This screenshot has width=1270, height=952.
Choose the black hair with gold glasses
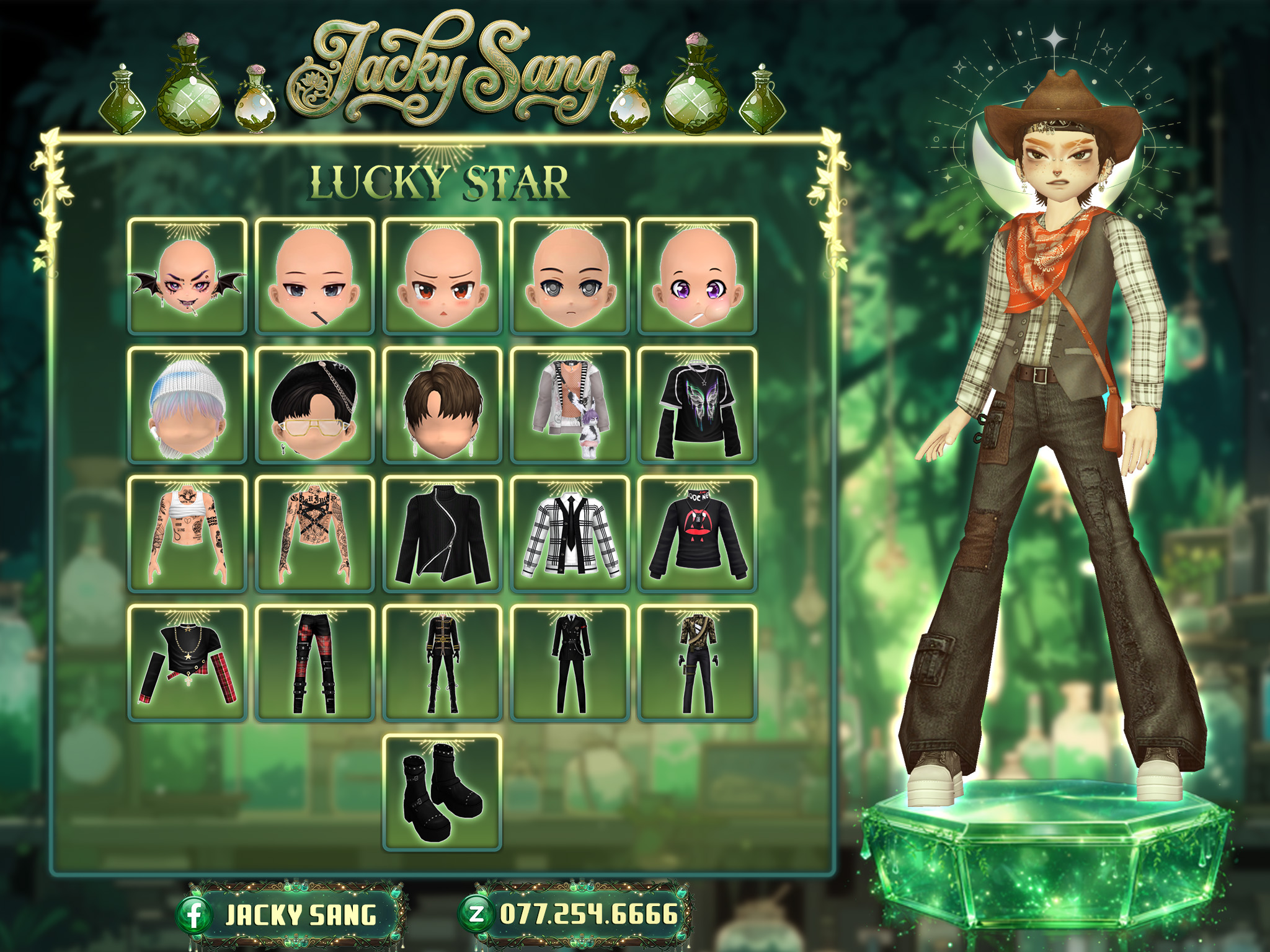pos(314,405)
